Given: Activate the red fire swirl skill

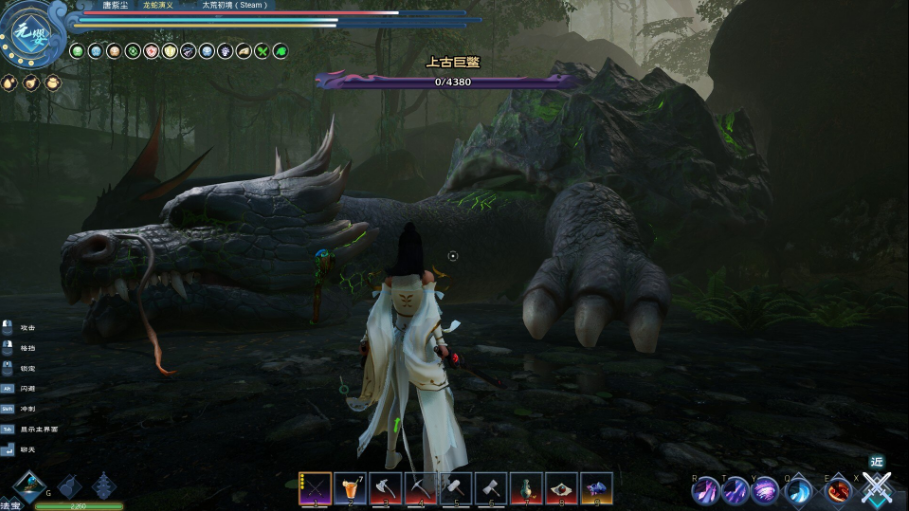Looking at the screenshot, I should tap(838, 490).
